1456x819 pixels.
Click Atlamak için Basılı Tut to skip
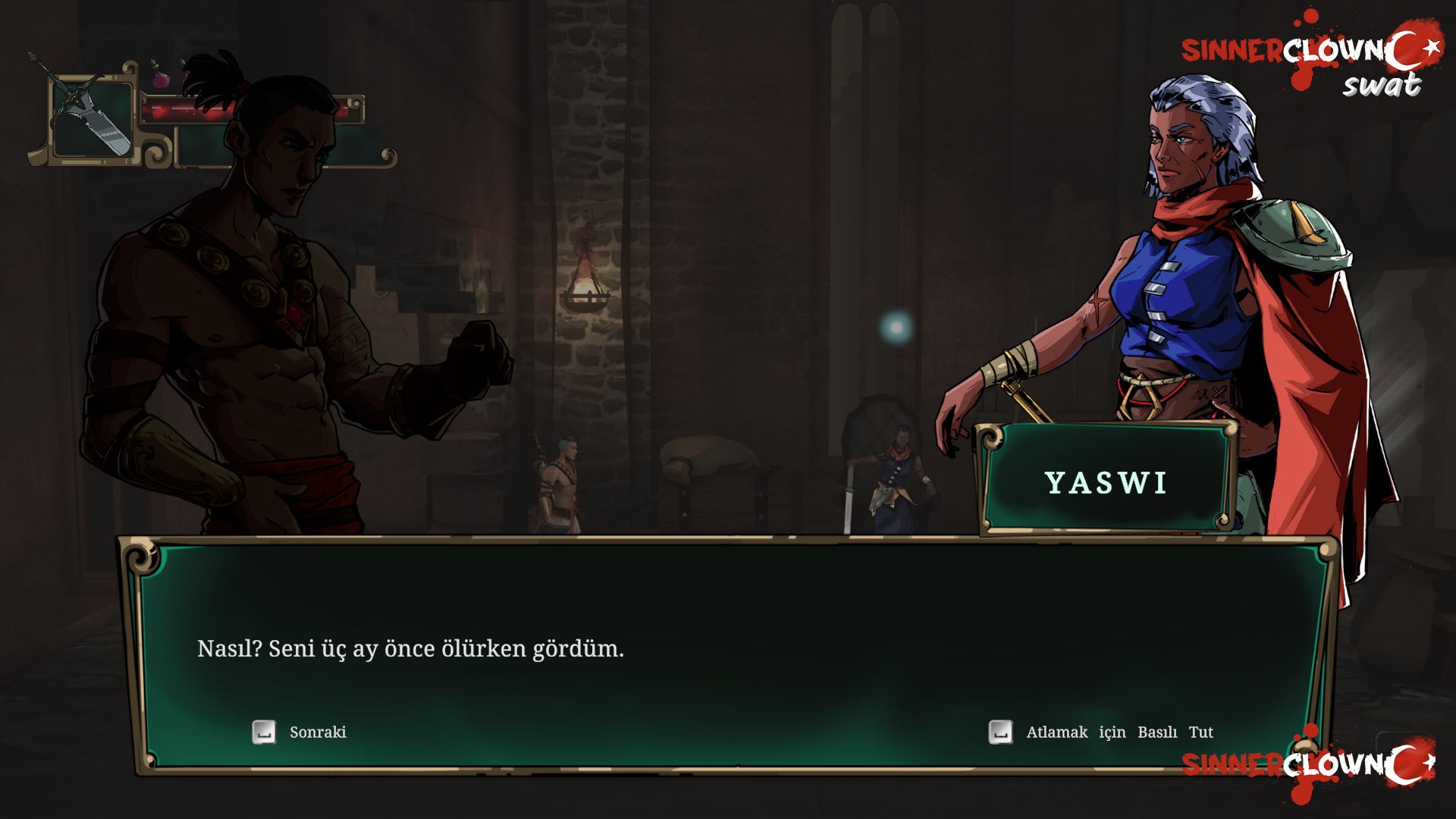click(1121, 732)
